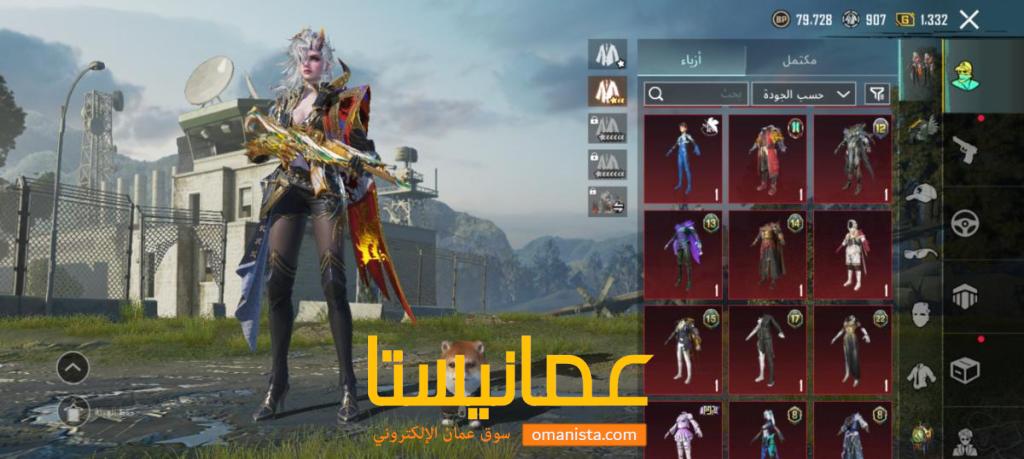Screen dimensions: 1024x459
Task: Click the outfit search field
Action: (696, 94)
